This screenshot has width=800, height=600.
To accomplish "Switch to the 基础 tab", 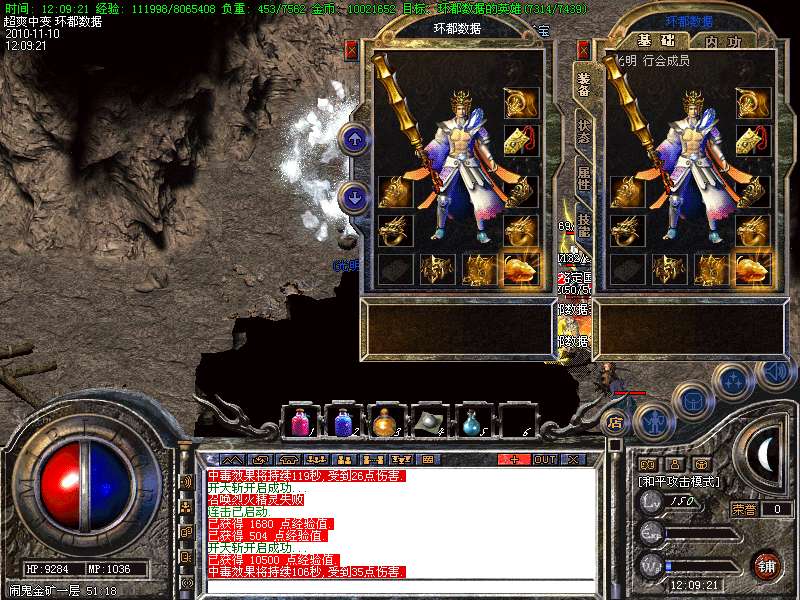I will (655, 41).
